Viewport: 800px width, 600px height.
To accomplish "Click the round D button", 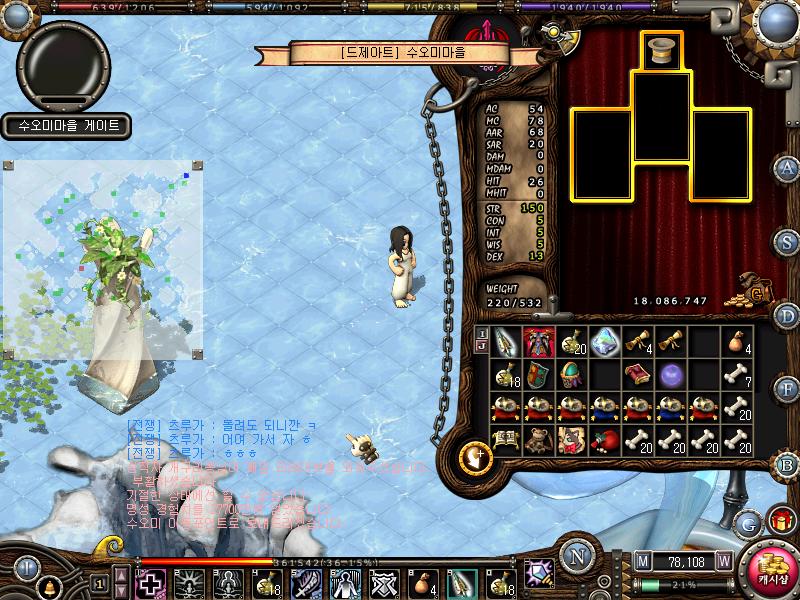I will click(x=788, y=316).
